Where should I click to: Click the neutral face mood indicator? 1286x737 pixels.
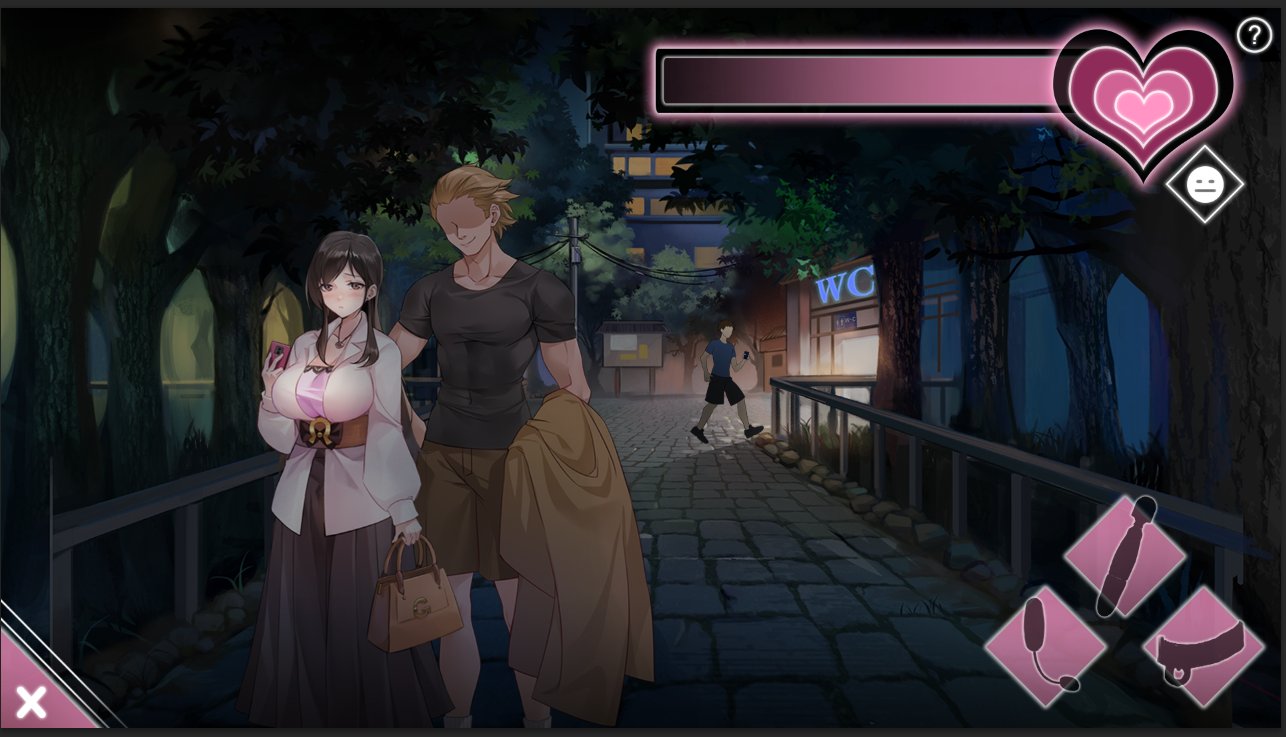pos(1205,184)
